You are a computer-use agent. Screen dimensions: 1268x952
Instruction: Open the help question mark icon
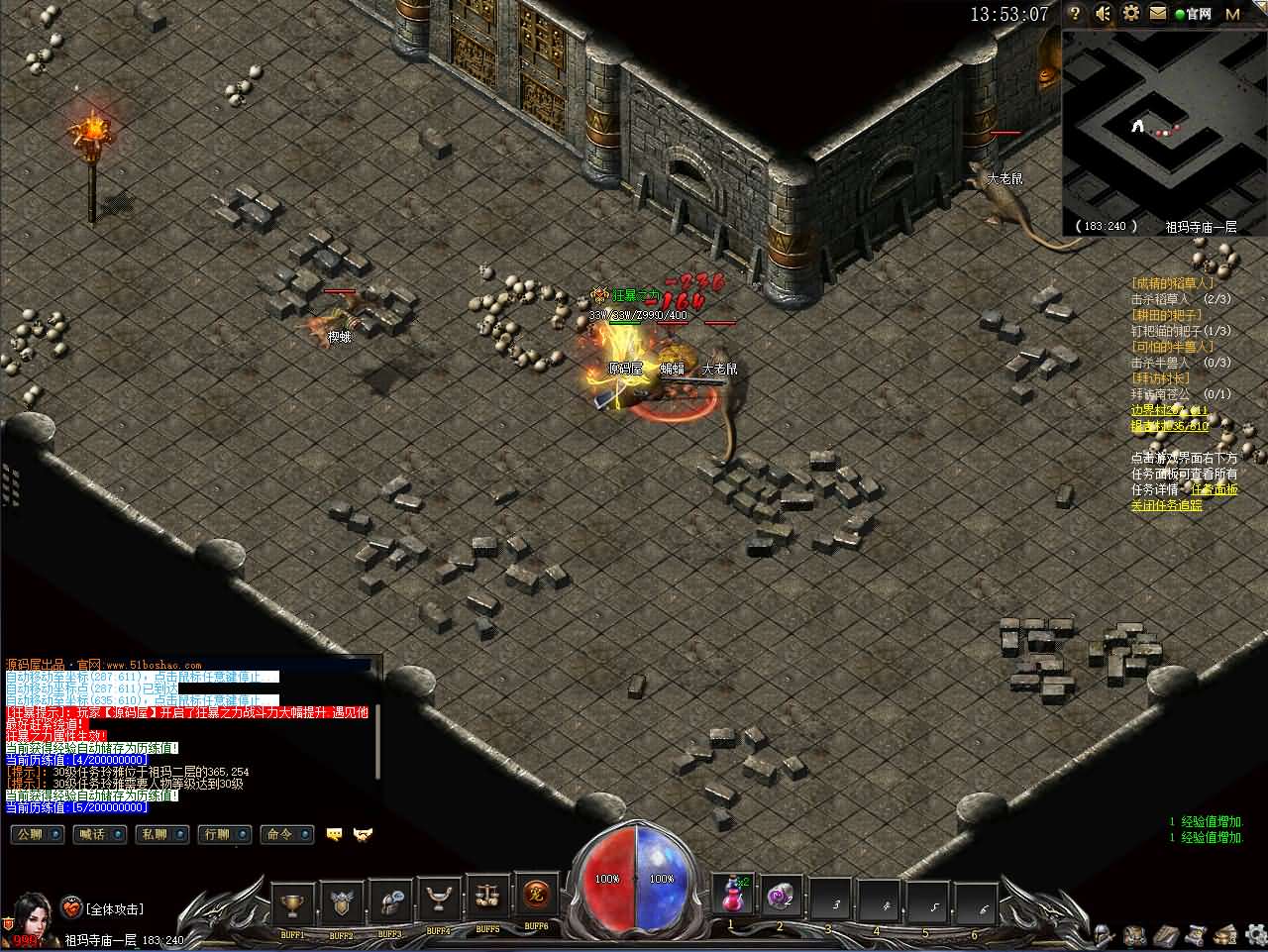[x=1076, y=14]
